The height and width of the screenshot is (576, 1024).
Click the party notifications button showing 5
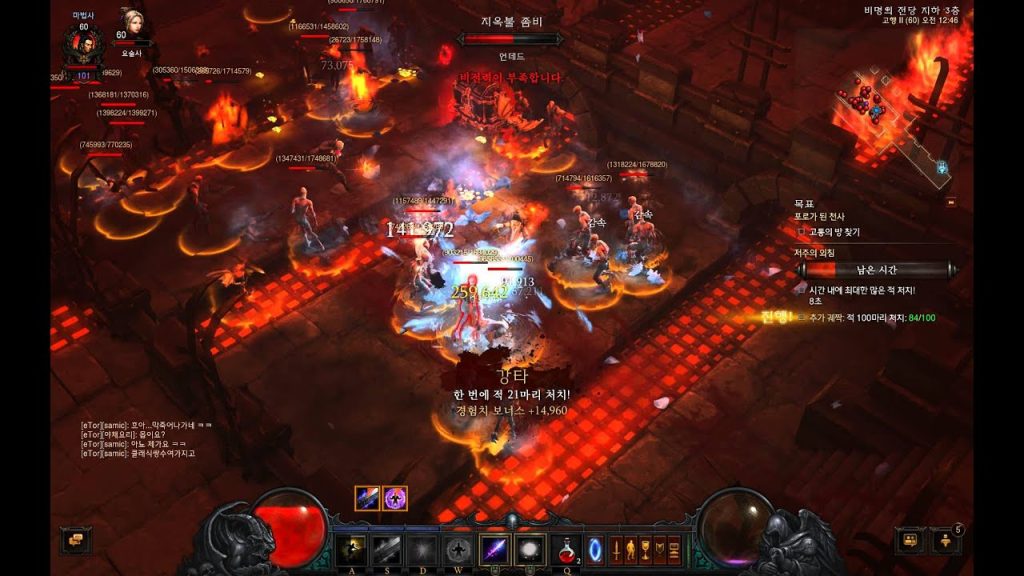click(945, 541)
